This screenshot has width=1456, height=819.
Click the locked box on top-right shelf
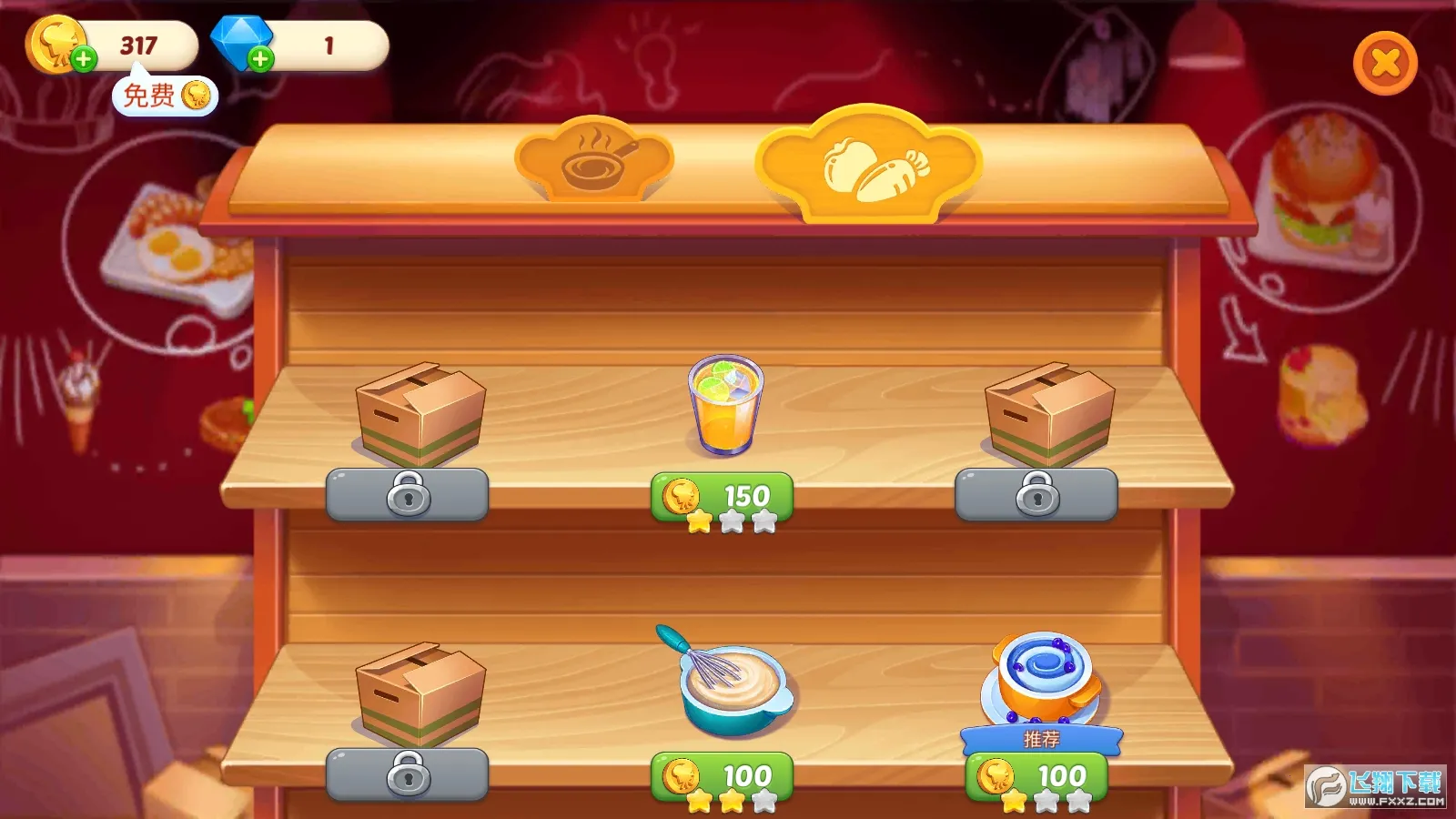point(1046,409)
